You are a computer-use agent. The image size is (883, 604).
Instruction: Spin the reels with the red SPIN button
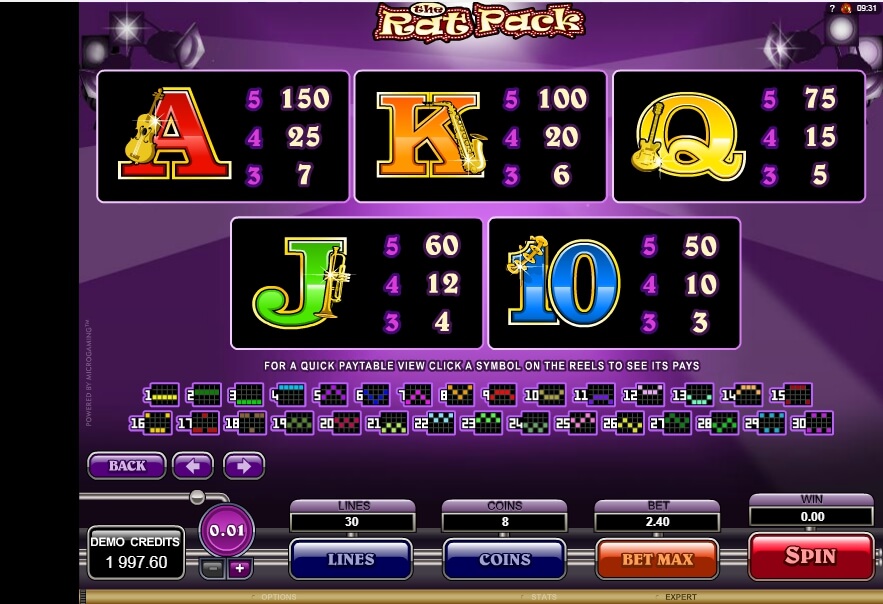(x=810, y=556)
